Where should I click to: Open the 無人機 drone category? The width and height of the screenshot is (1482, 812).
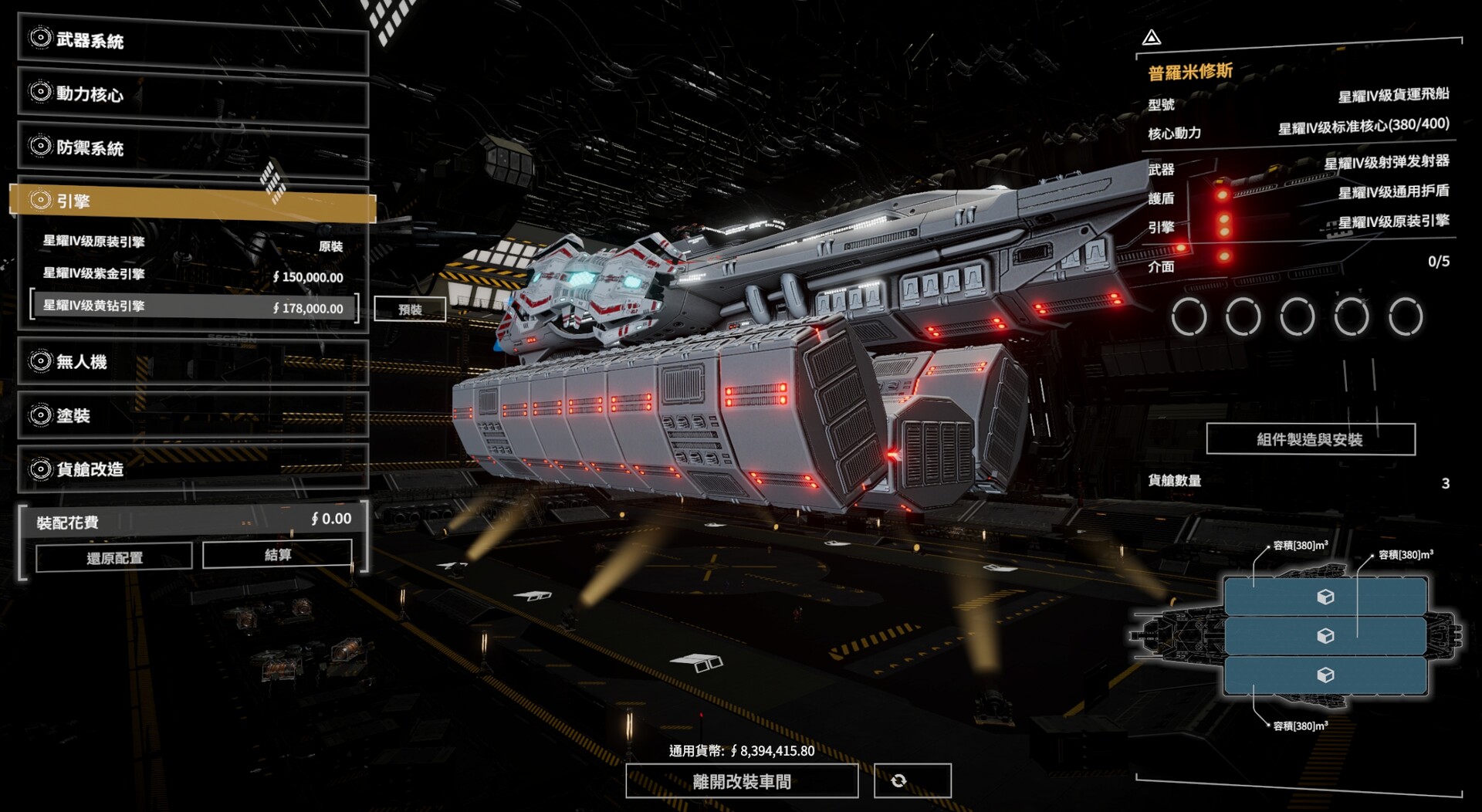click(x=192, y=362)
